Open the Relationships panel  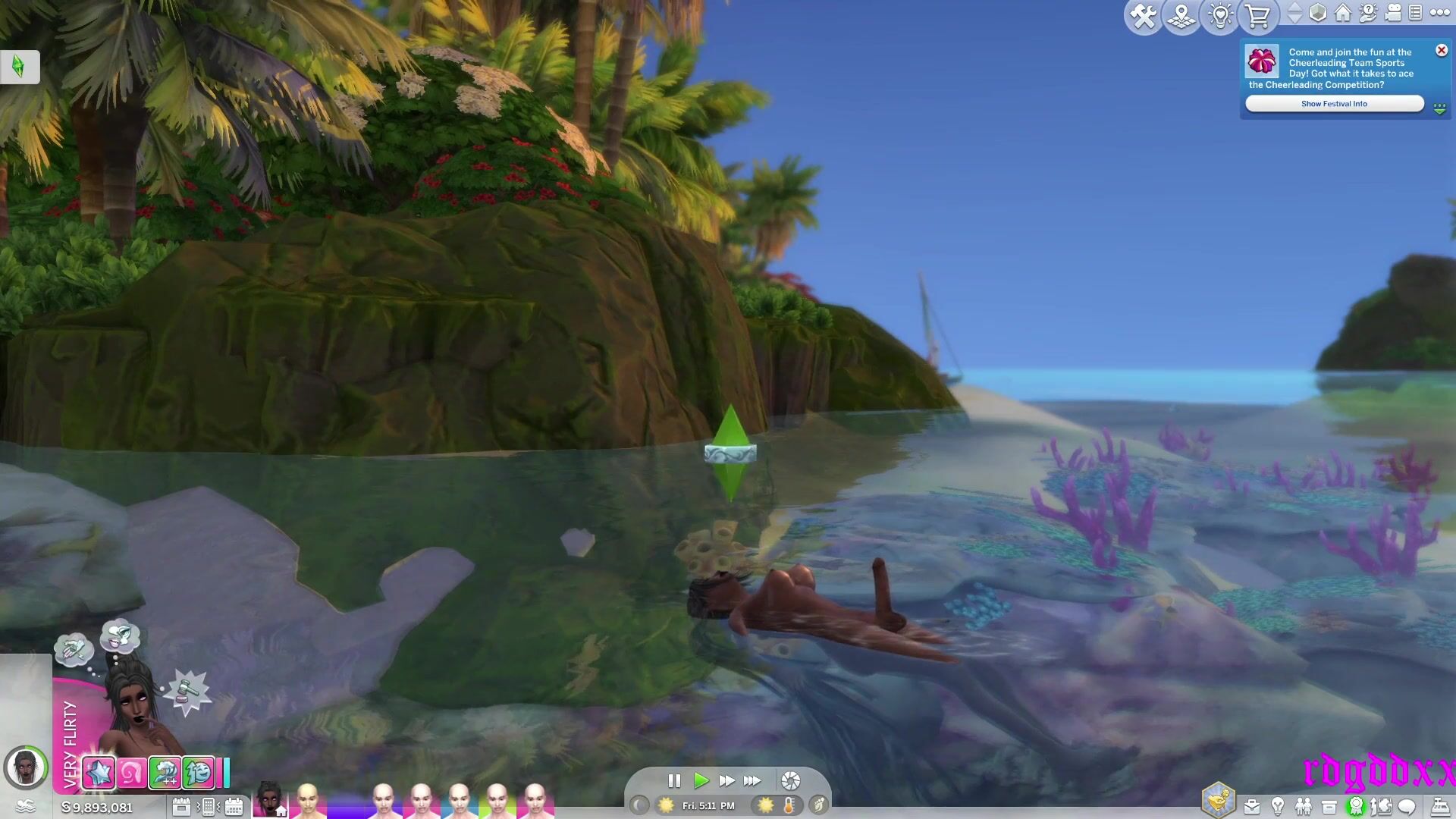pos(1304,806)
